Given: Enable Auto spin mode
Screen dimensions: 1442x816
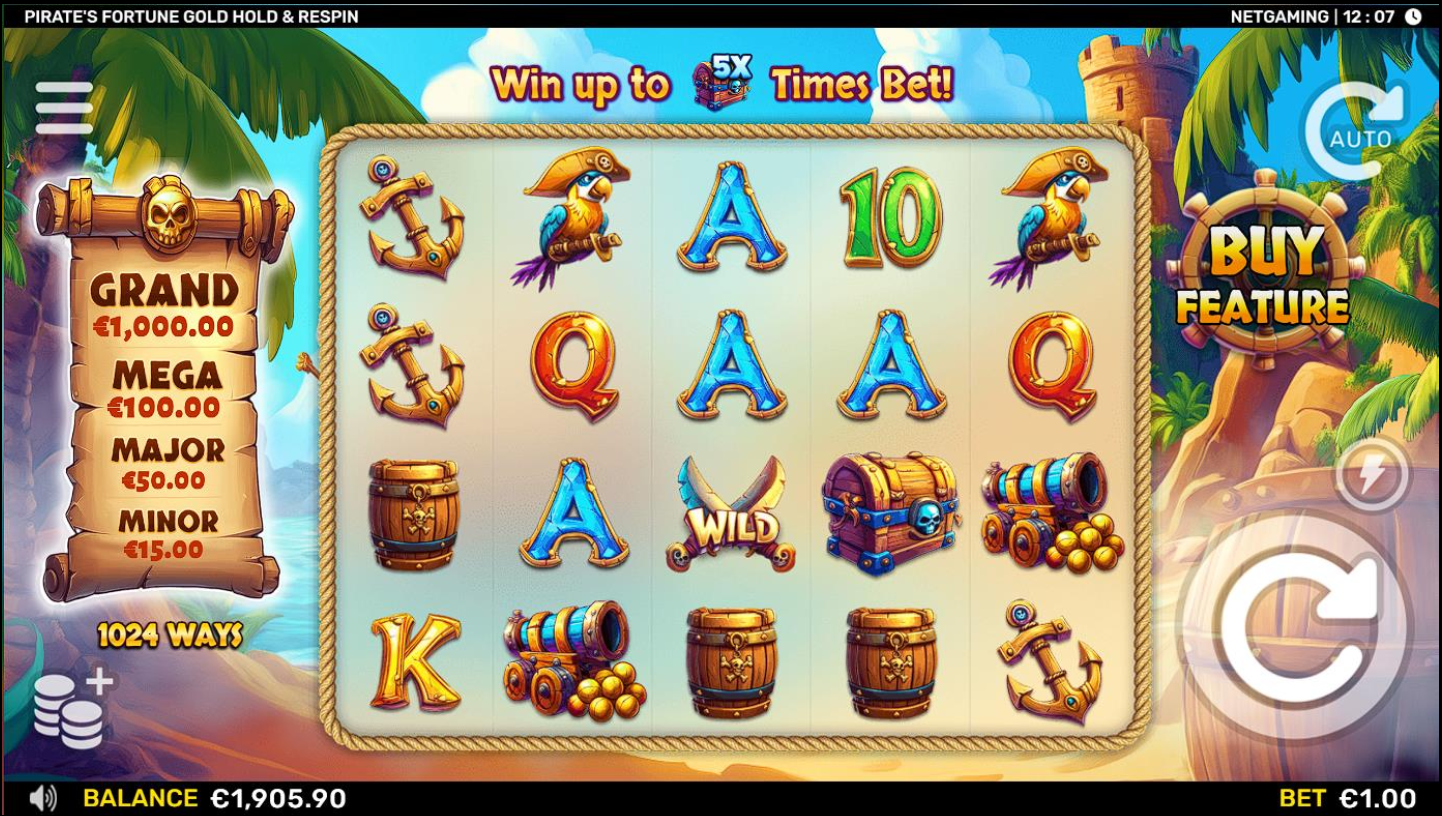Looking at the screenshot, I should pos(1358,132).
